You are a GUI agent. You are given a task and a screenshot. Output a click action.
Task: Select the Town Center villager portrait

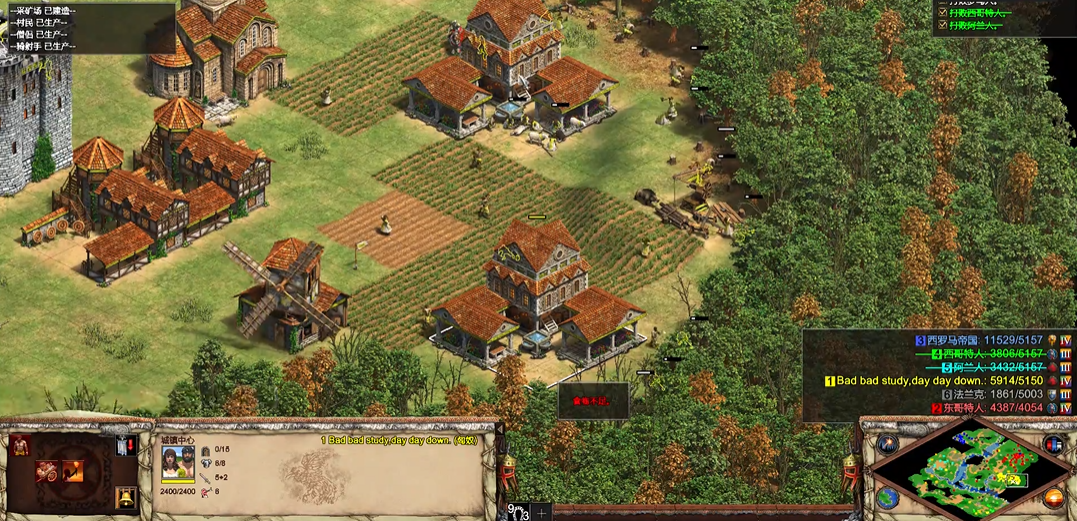[178, 465]
